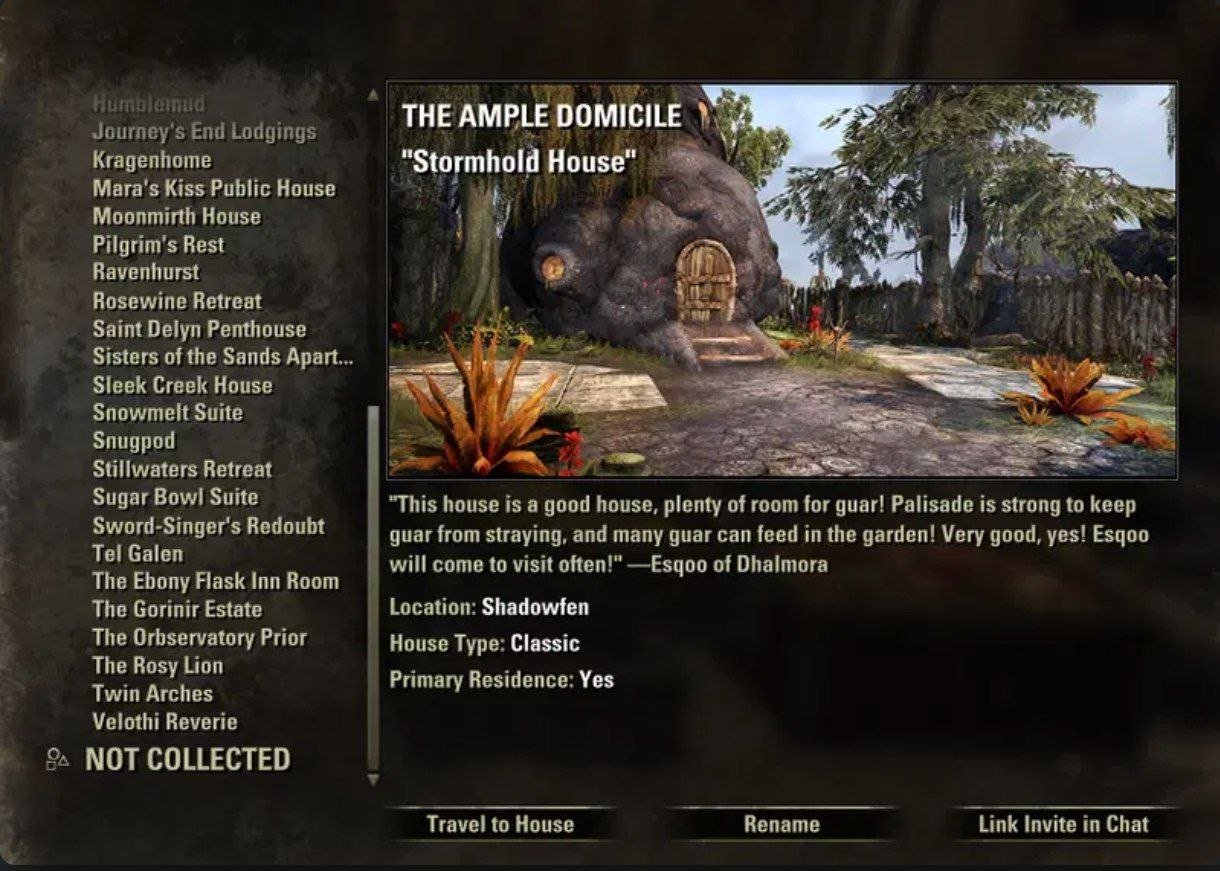
Task: Select Tel Galen from the list
Action: [x=138, y=553]
